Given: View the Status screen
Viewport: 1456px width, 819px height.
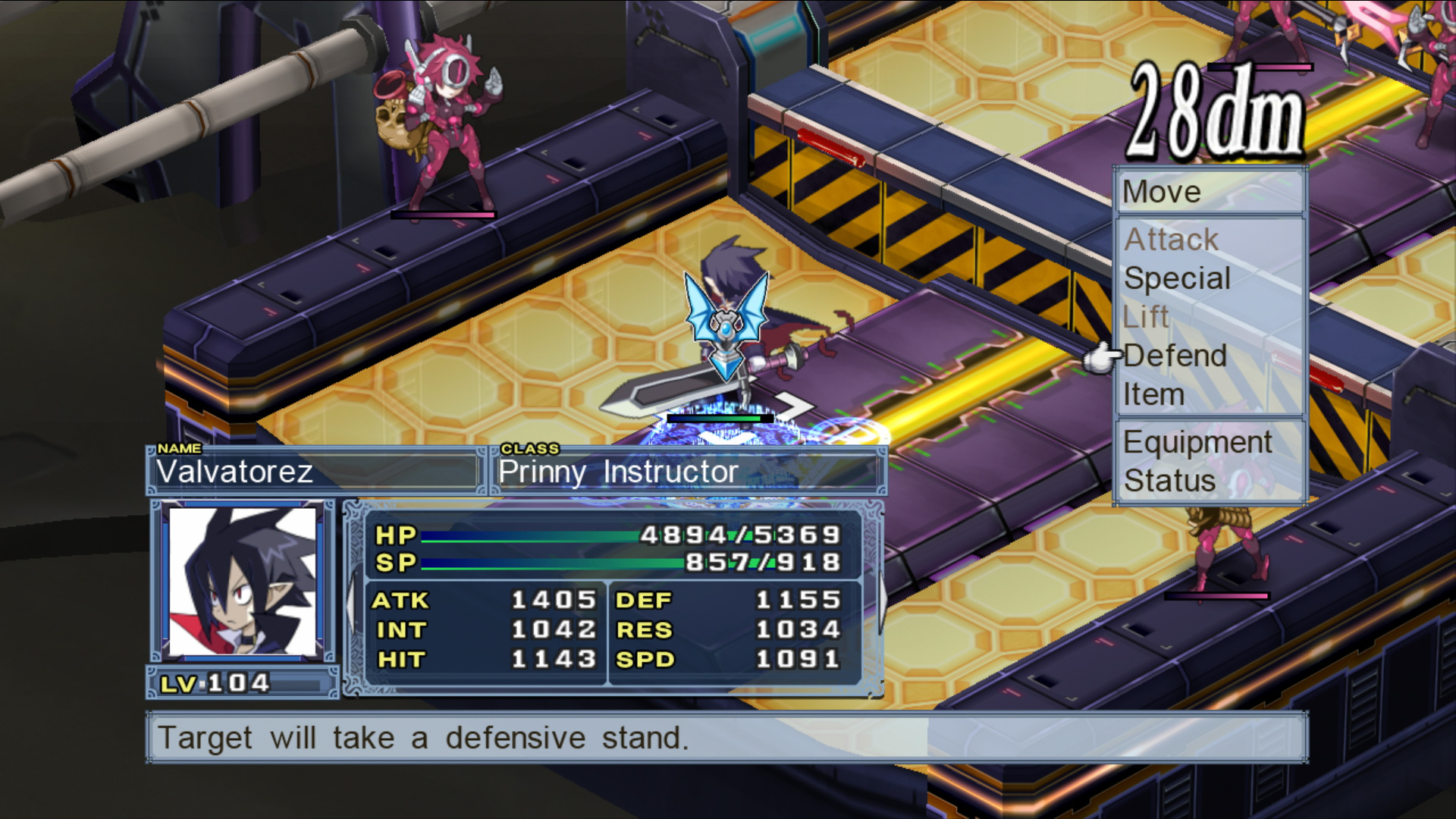Looking at the screenshot, I should point(1169,481).
